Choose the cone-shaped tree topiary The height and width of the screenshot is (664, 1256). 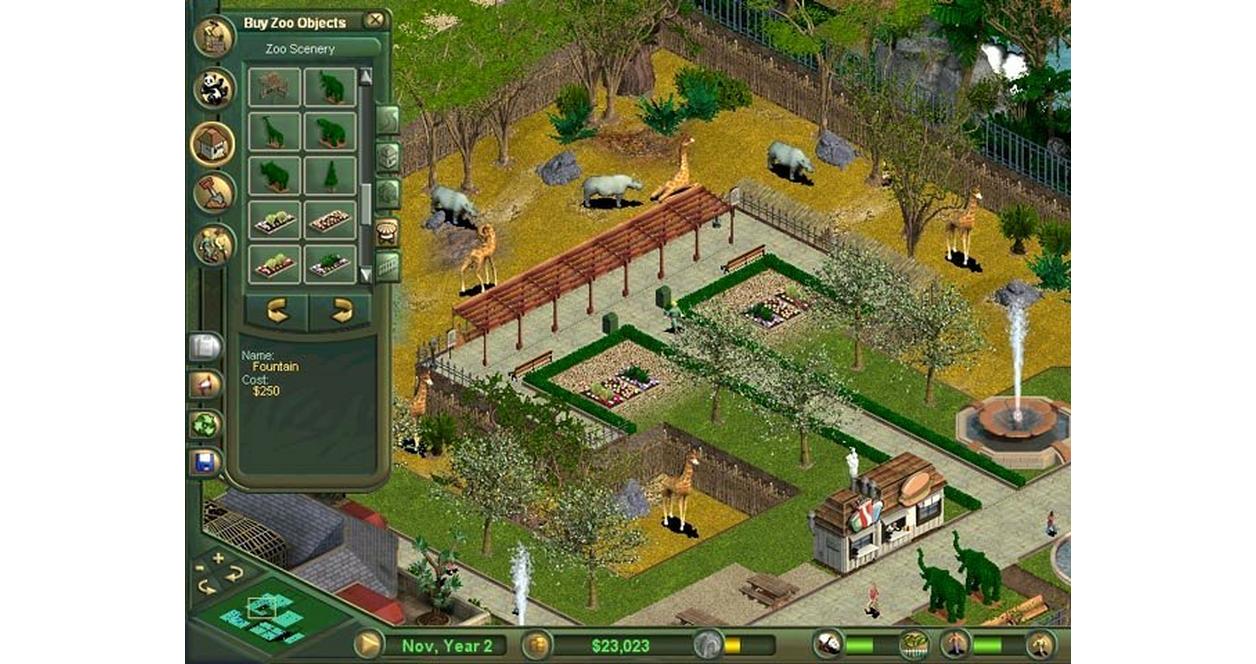[330, 175]
